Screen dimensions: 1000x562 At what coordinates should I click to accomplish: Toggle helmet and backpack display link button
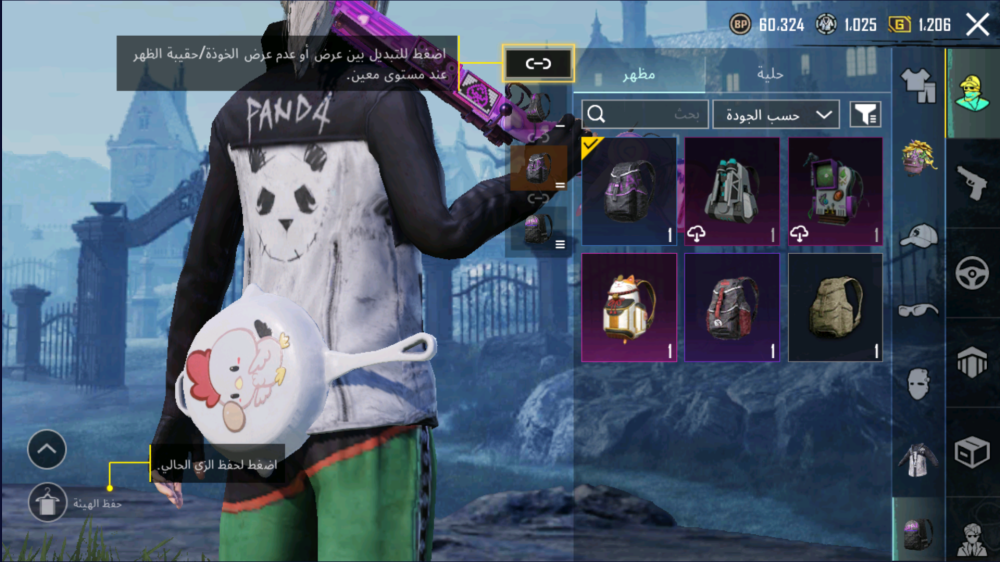[x=539, y=64]
